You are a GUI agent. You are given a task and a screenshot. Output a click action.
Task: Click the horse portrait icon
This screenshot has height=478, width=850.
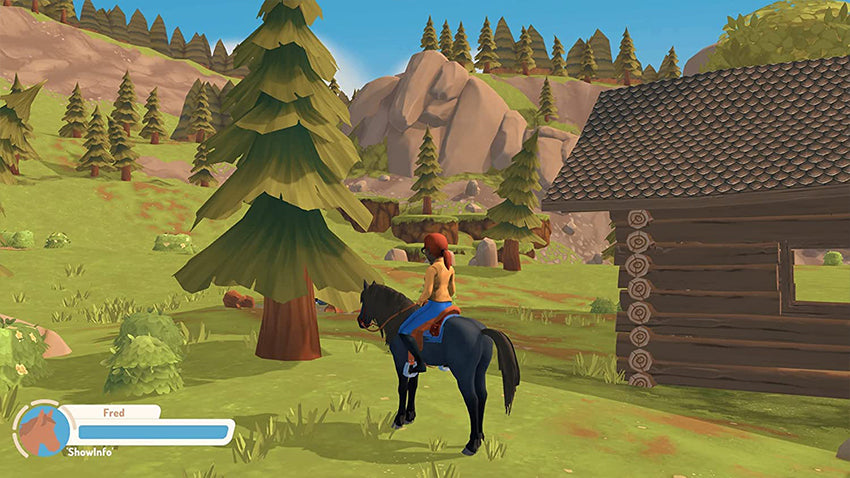43,430
